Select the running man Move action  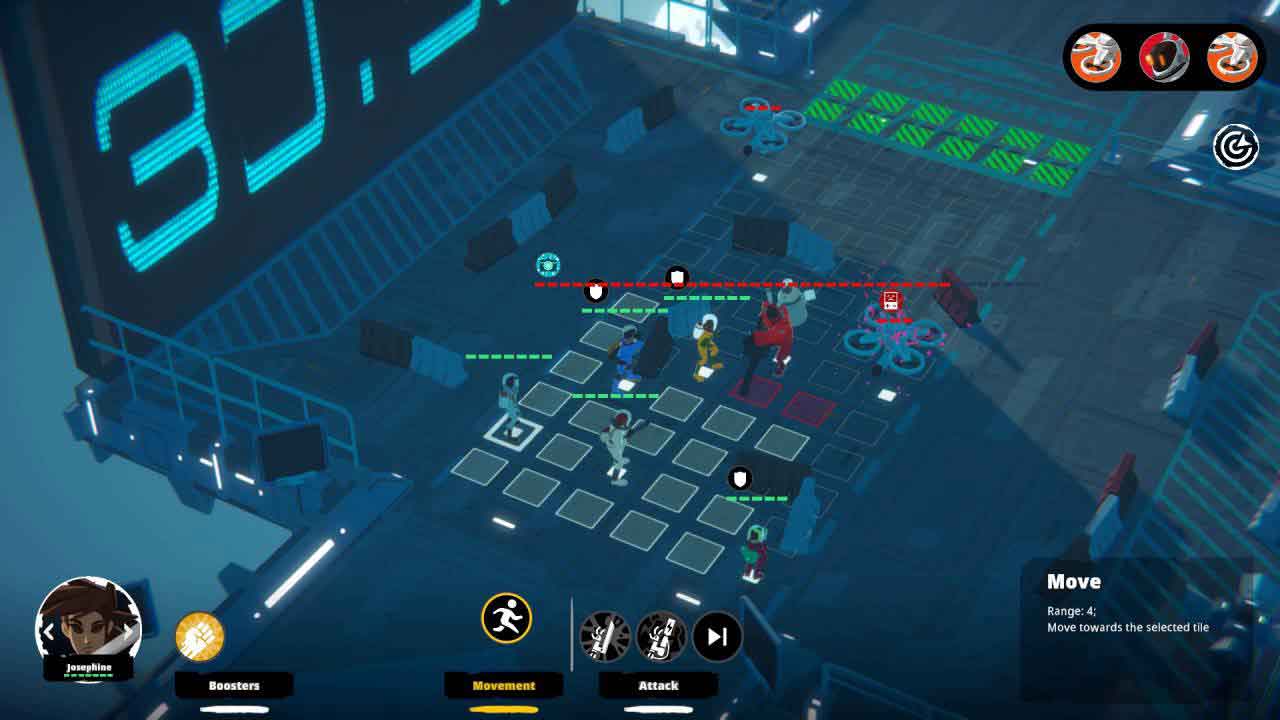[x=505, y=618]
